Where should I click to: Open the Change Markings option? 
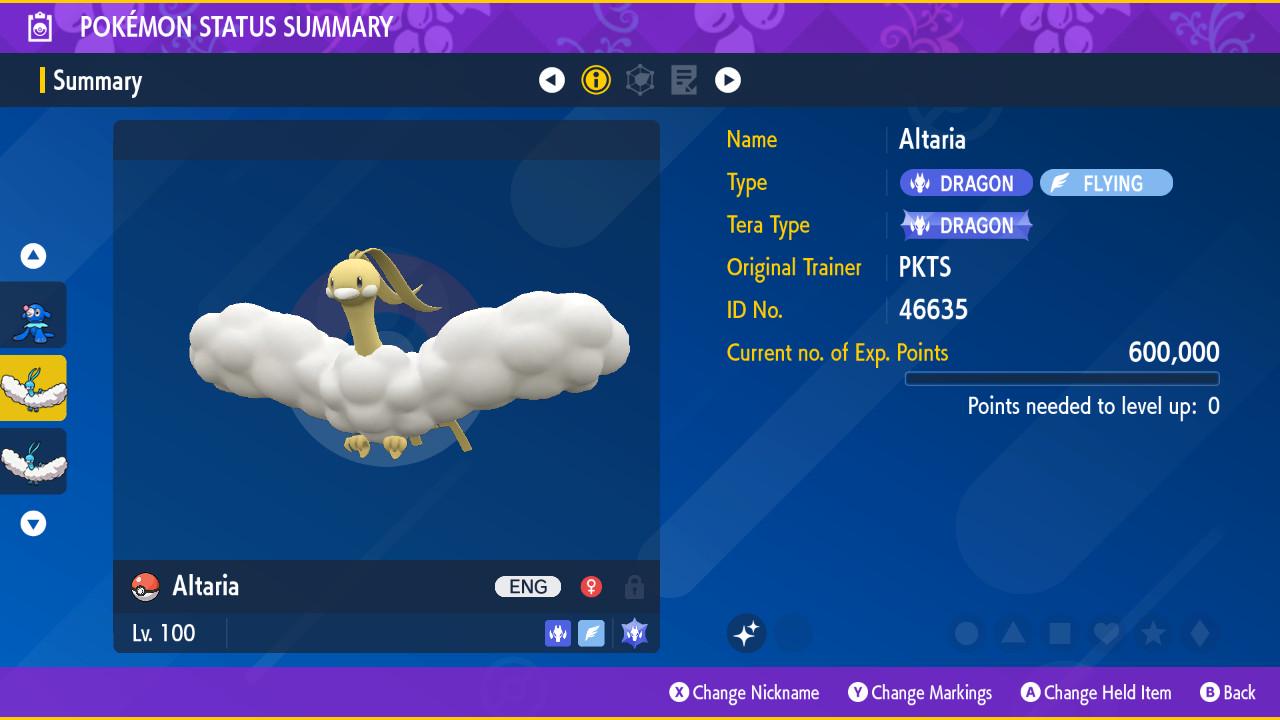pos(920,692)
